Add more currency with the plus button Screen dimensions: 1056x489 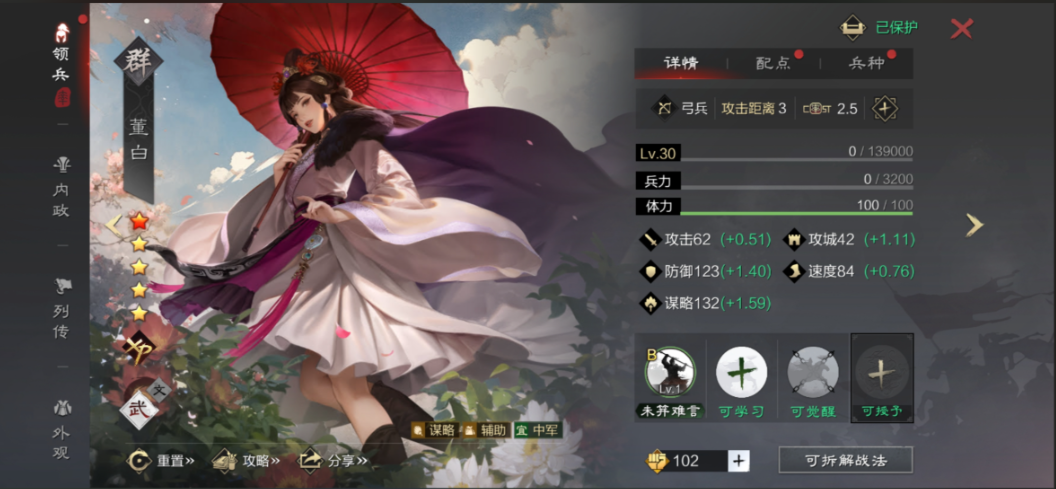[x=738, y=460]
